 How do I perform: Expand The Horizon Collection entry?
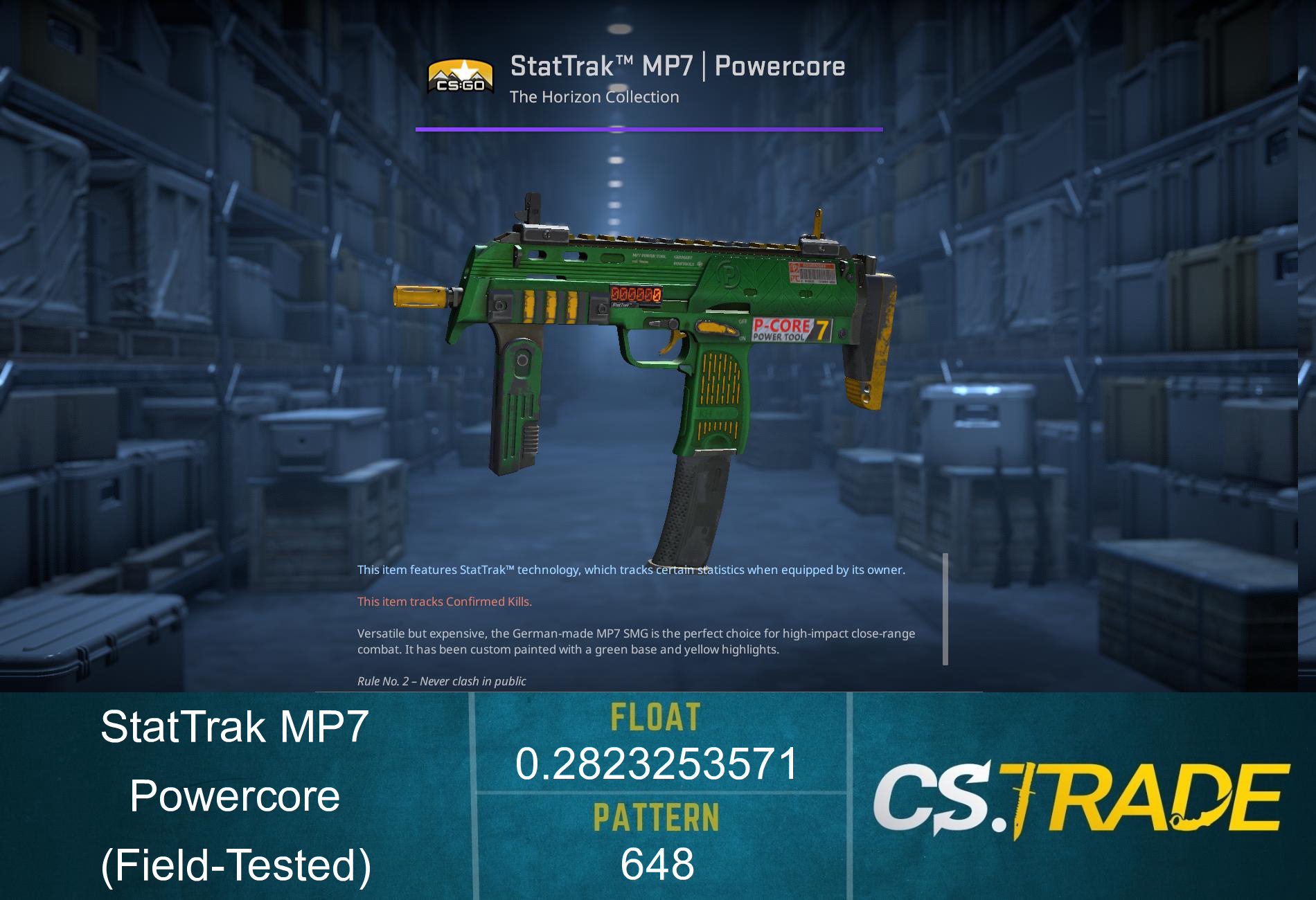(593, 97)
